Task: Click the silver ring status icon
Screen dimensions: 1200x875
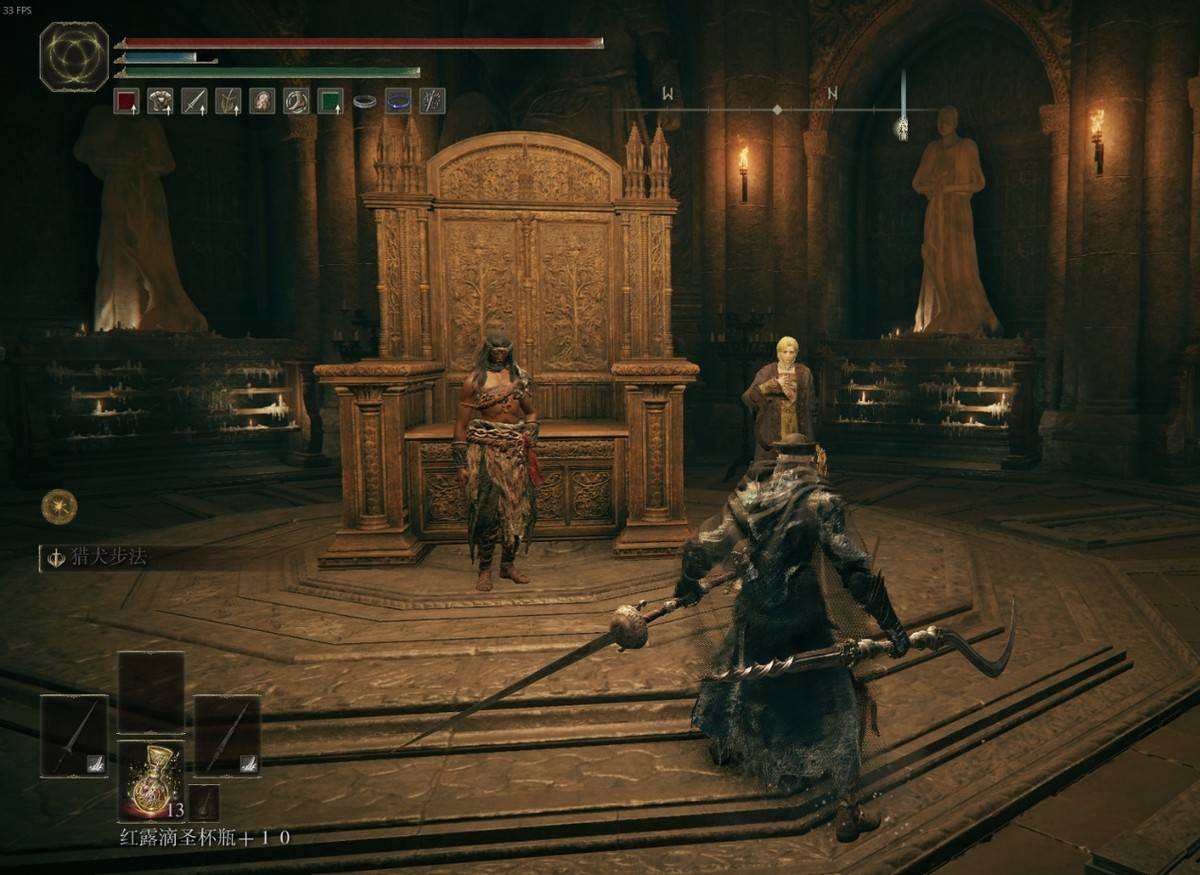Action: 365,101
